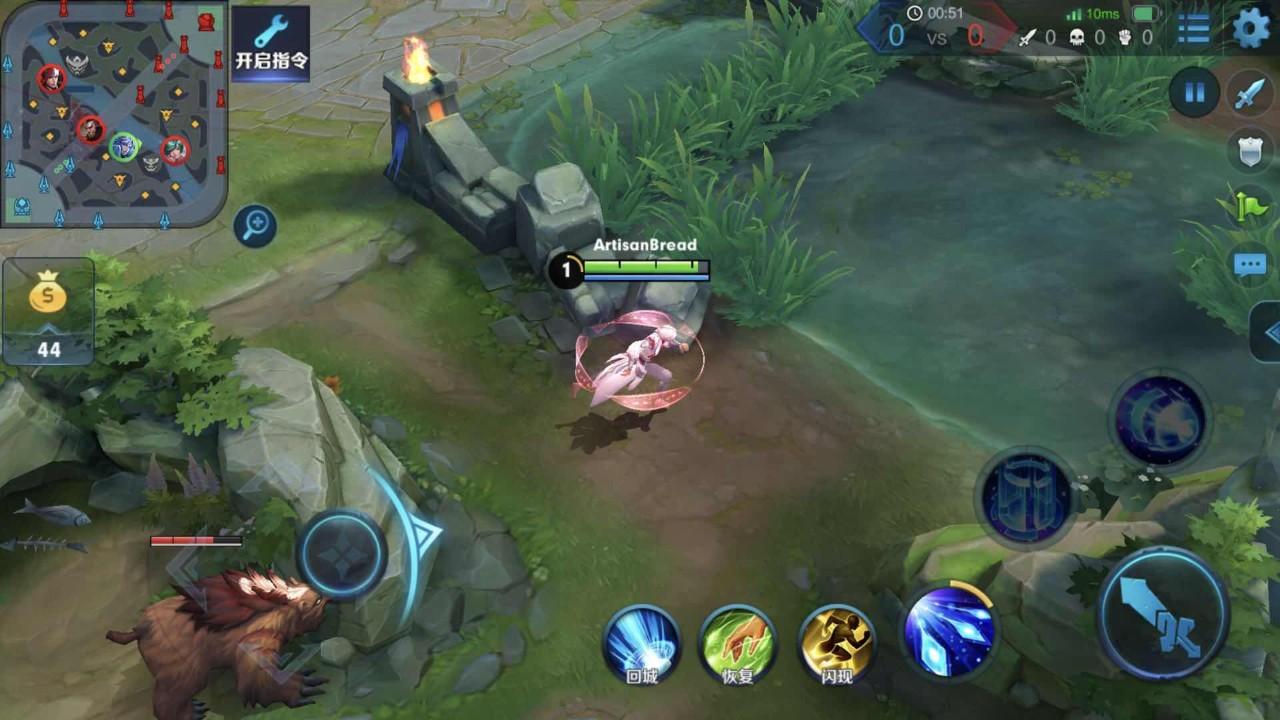Open the minimap

(x=113, y=113)
